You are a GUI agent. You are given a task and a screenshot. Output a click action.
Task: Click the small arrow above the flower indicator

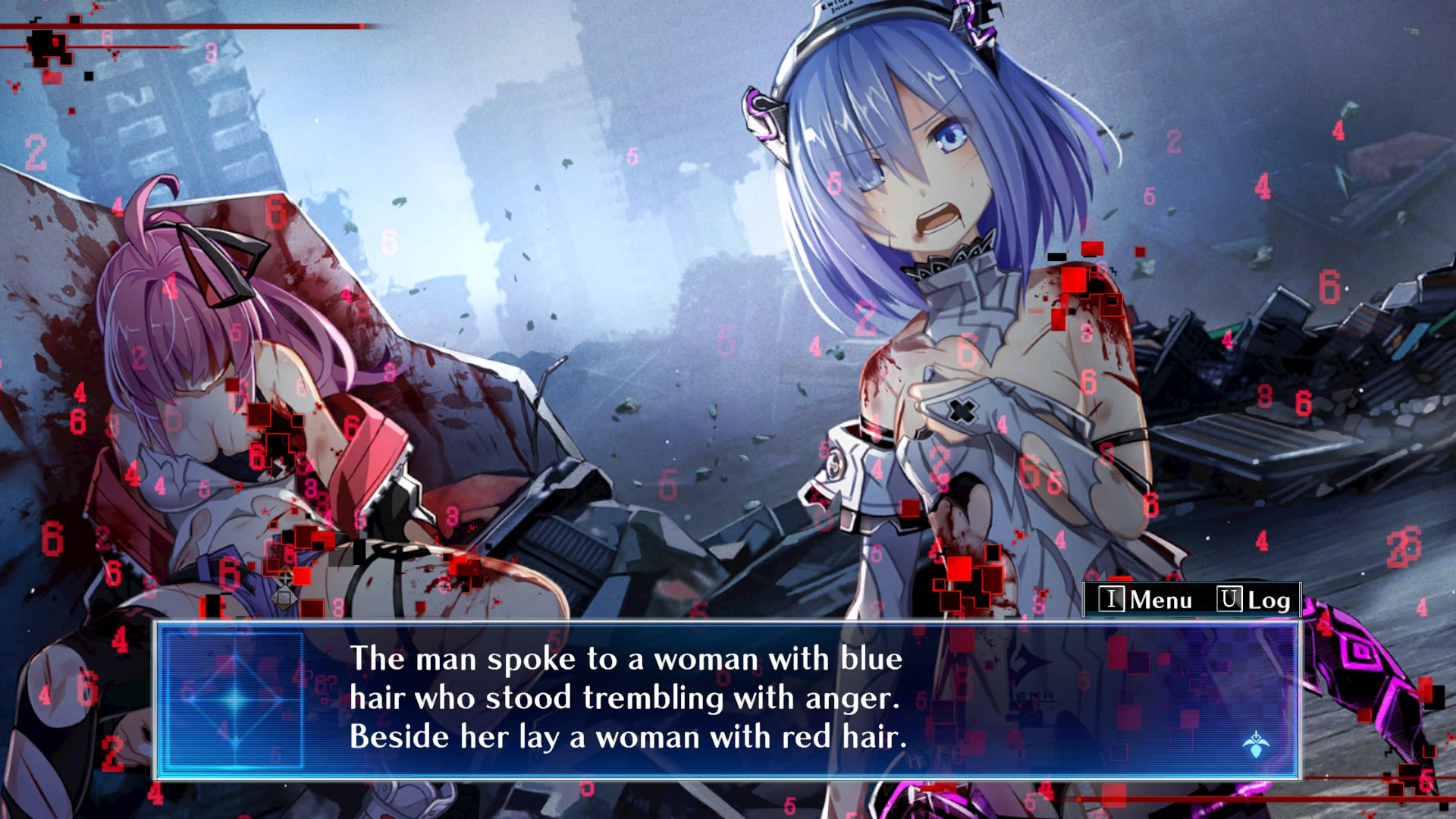(1257, 733)
